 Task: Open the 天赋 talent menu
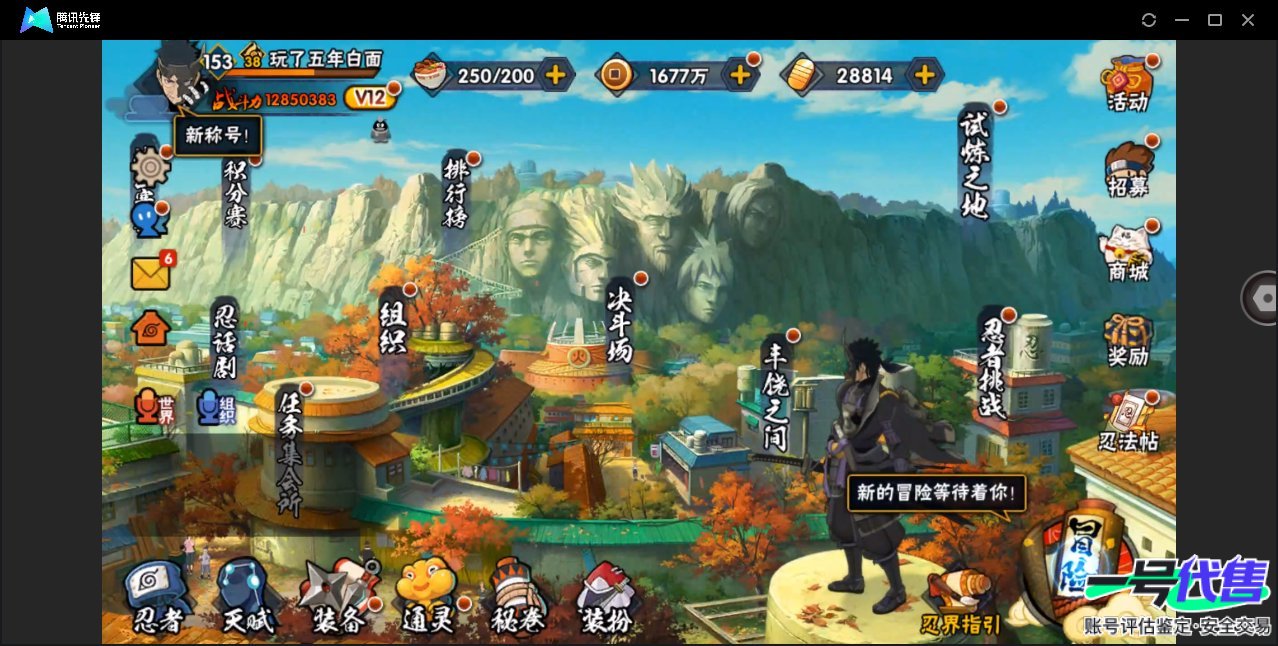(246, 598)
